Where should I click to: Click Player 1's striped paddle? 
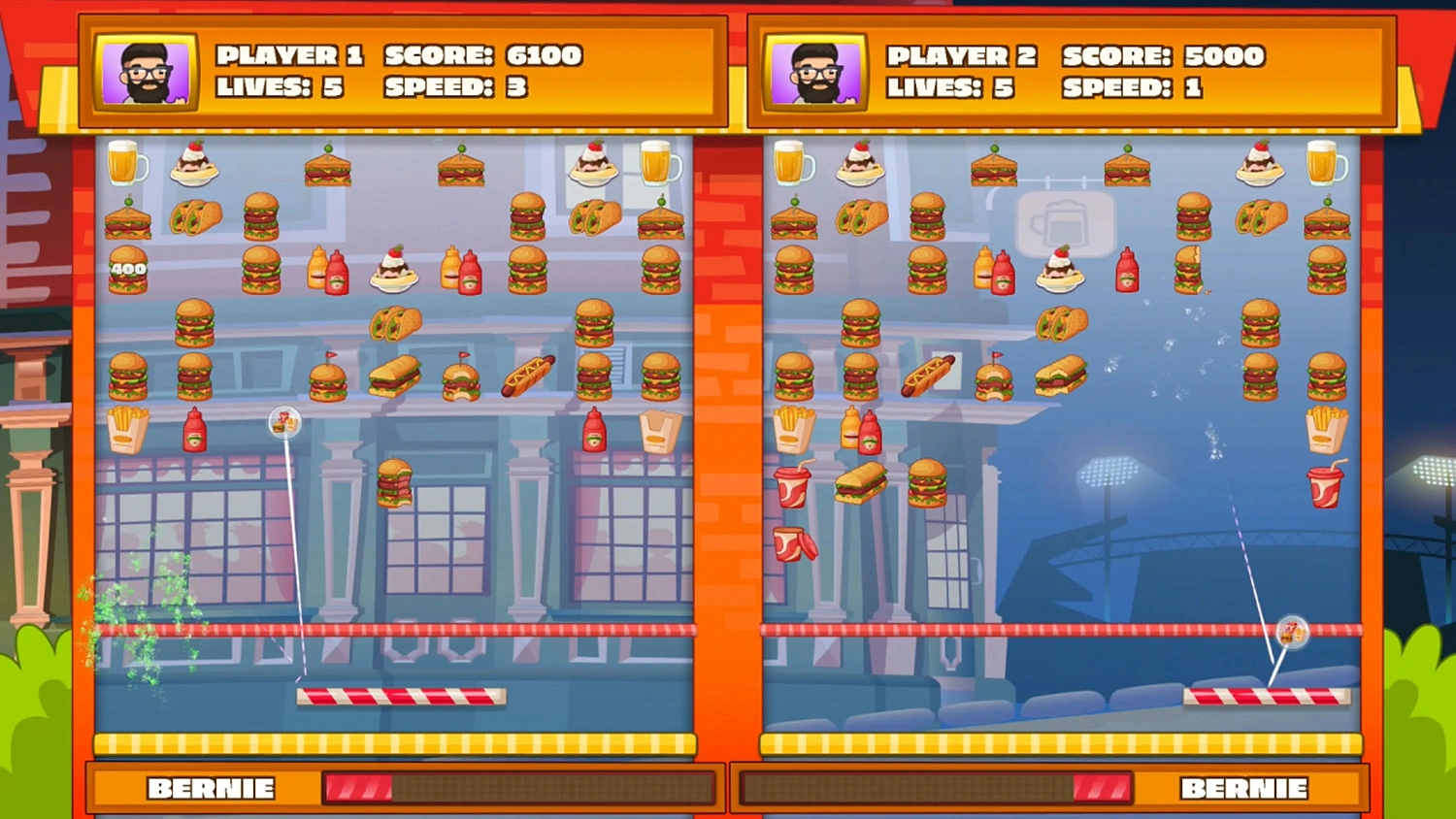click(403, 695)
